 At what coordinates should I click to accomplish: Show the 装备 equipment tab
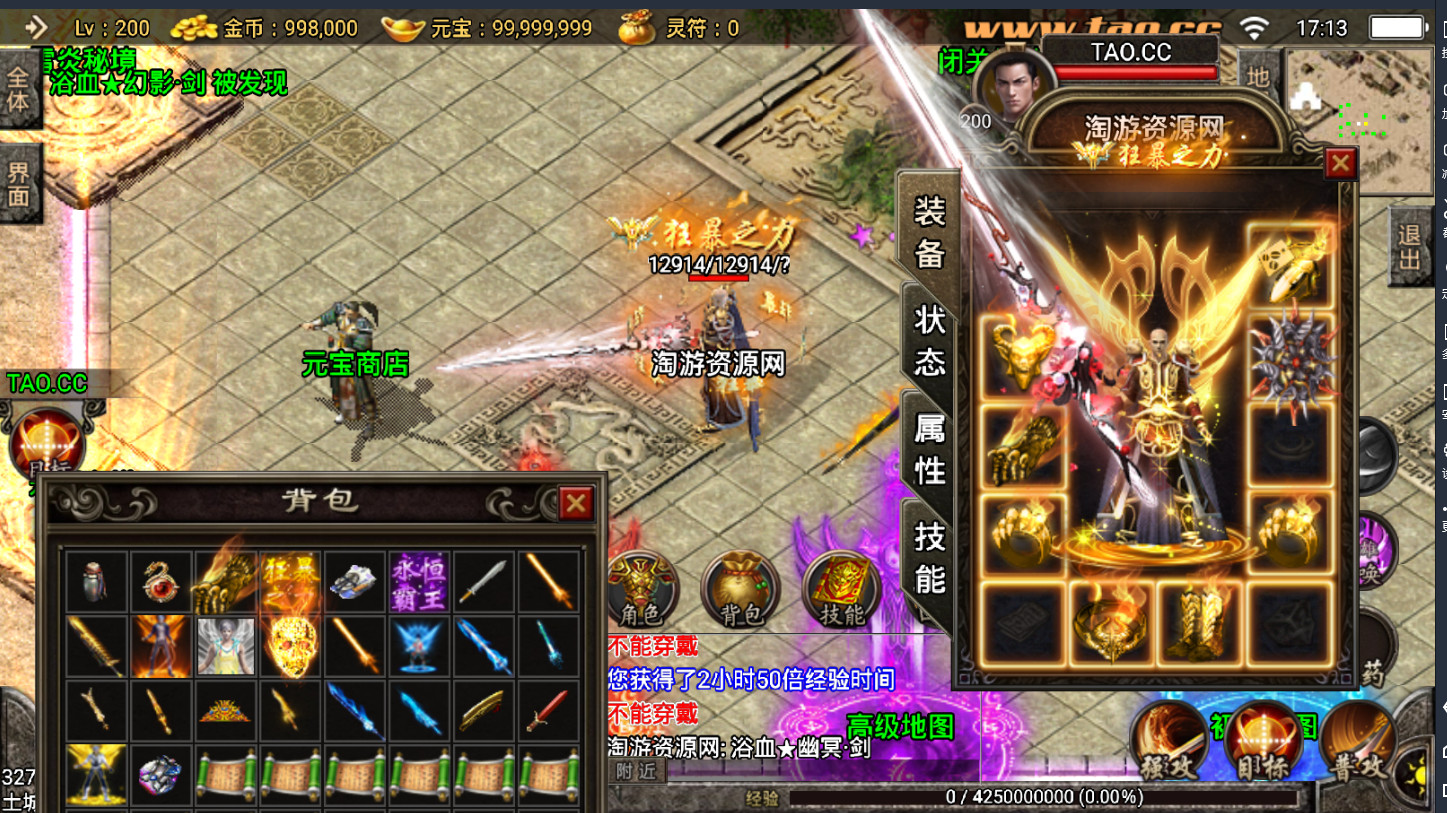coord(929,231)
